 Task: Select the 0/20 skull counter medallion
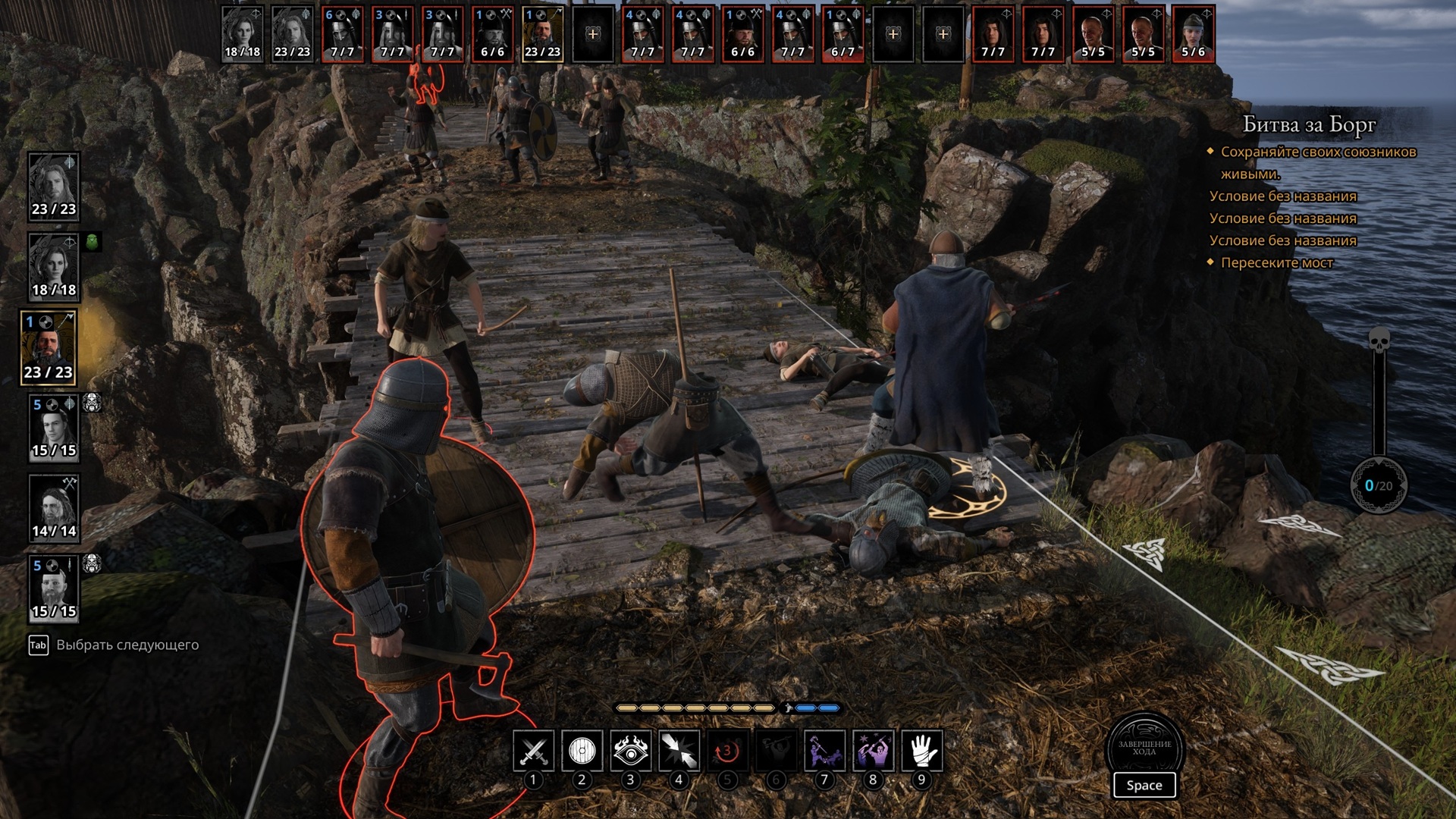[1379, 485]
